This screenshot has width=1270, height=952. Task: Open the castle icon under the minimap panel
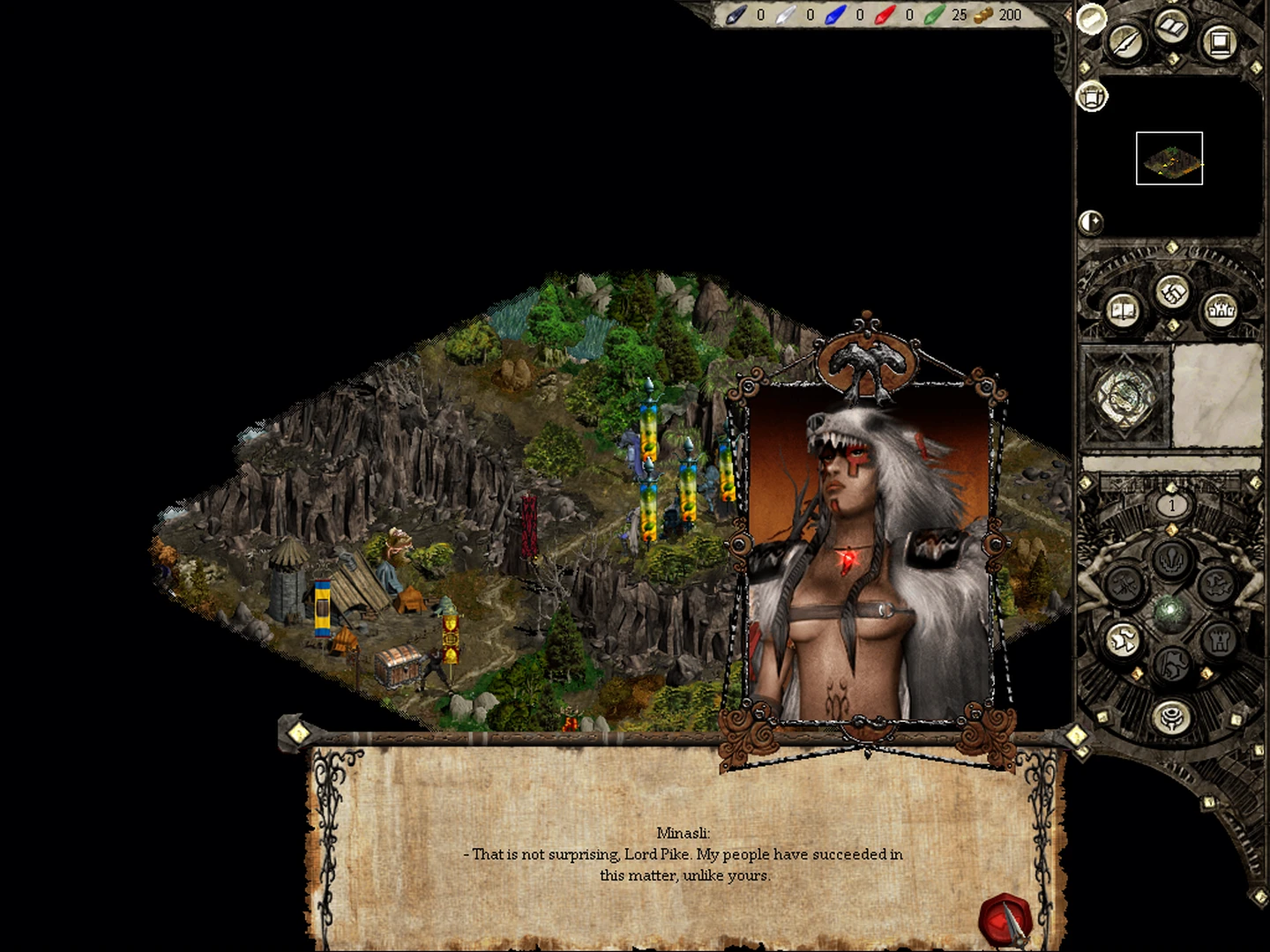pyautogui.click(x=1221, y=309)
